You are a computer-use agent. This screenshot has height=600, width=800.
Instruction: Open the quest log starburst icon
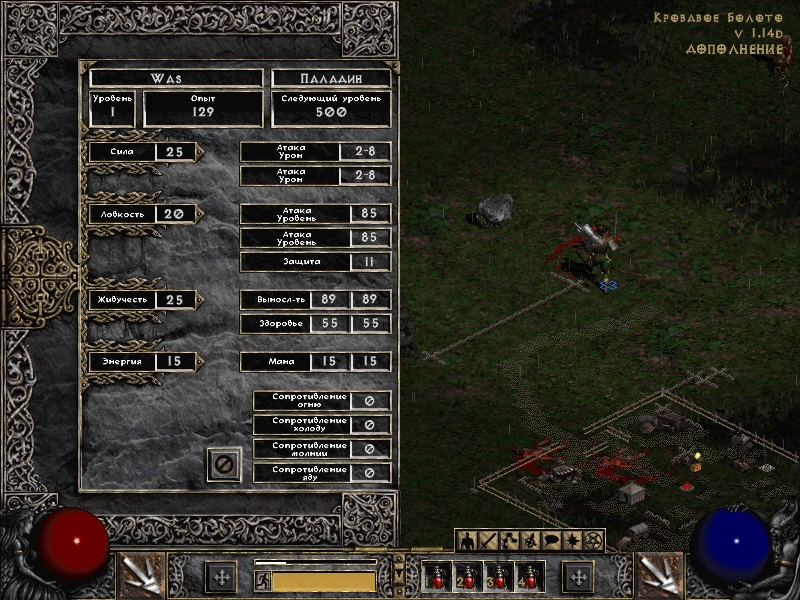572,541
